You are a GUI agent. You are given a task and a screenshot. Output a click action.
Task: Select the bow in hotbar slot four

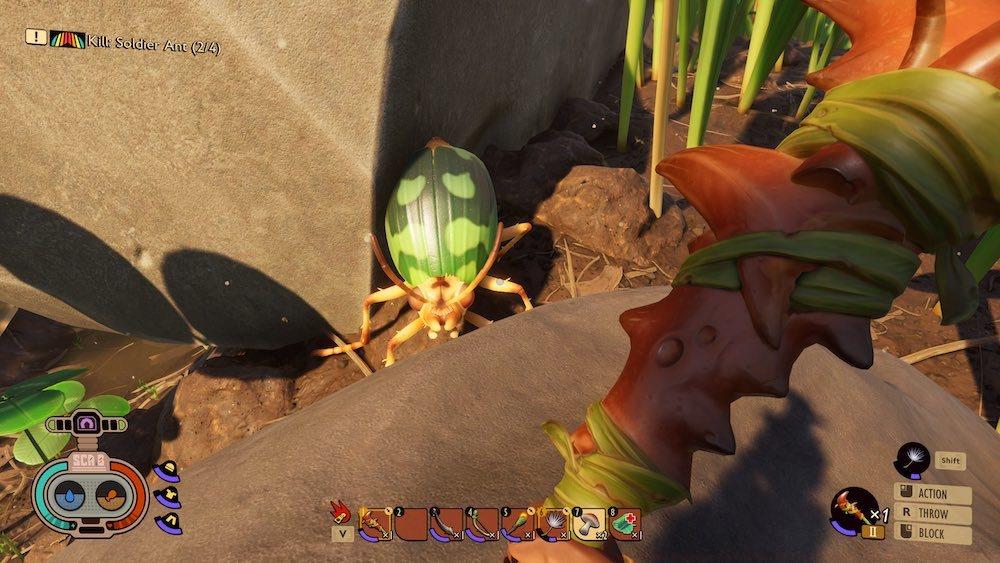[x=482, y=522]
